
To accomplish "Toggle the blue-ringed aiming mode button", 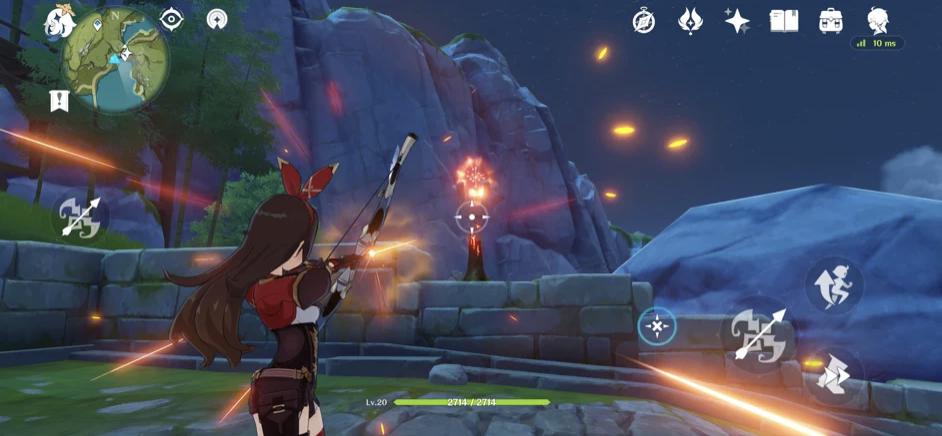I will 657,325.
